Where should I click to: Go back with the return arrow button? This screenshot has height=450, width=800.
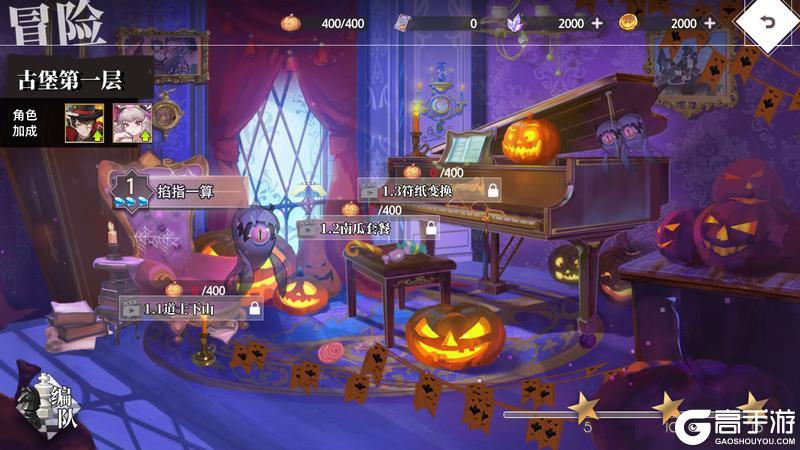[x=767, y=23]
